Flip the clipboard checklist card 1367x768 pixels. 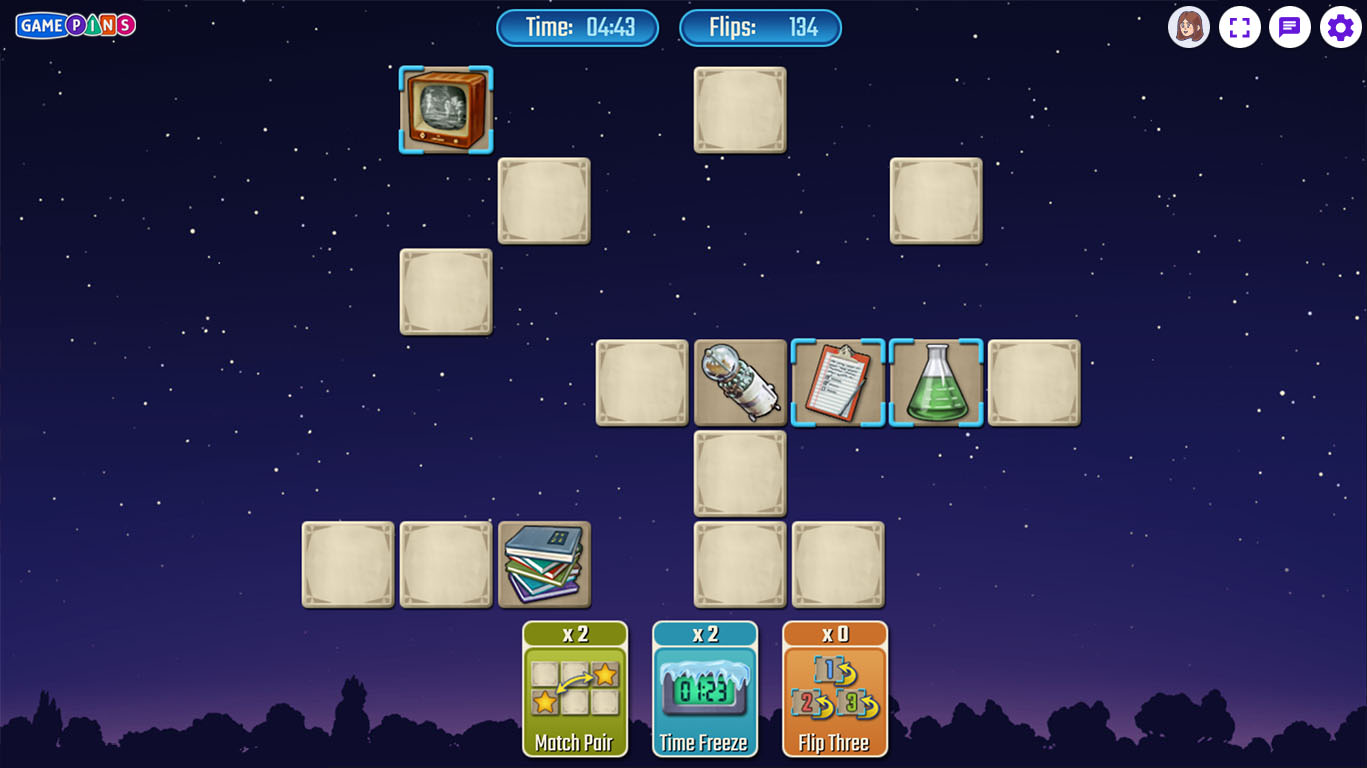838,383
